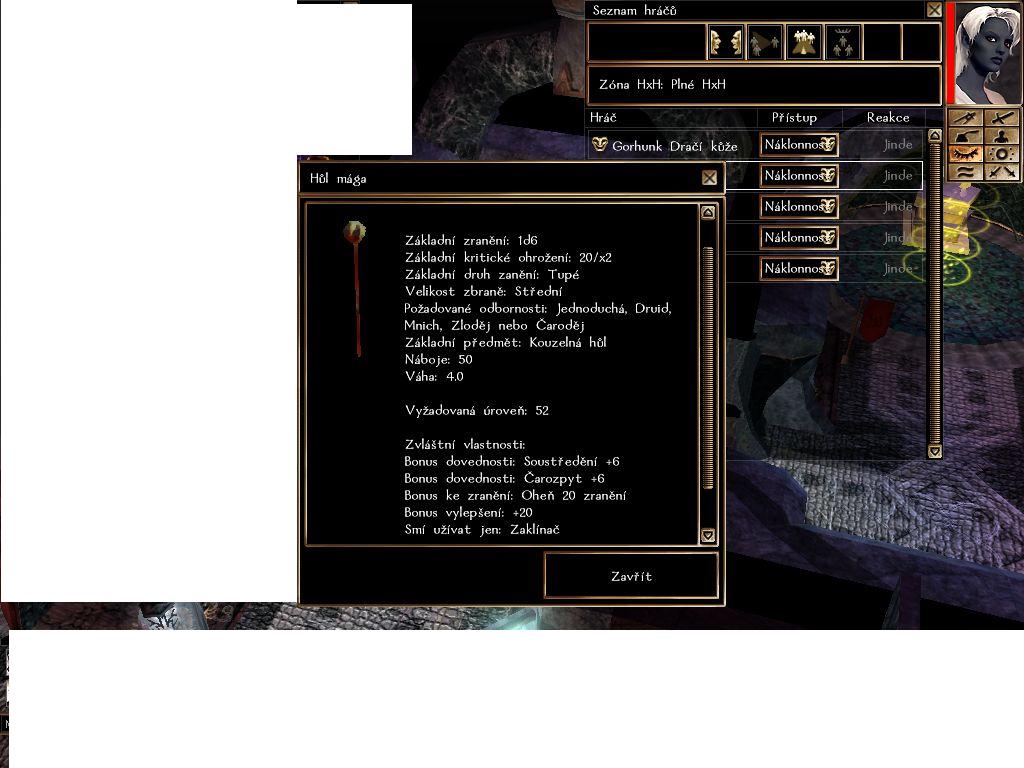Click the three figures on triangle icon
The width and height of the screenshot is (1024, 768).
click(804, 42)
